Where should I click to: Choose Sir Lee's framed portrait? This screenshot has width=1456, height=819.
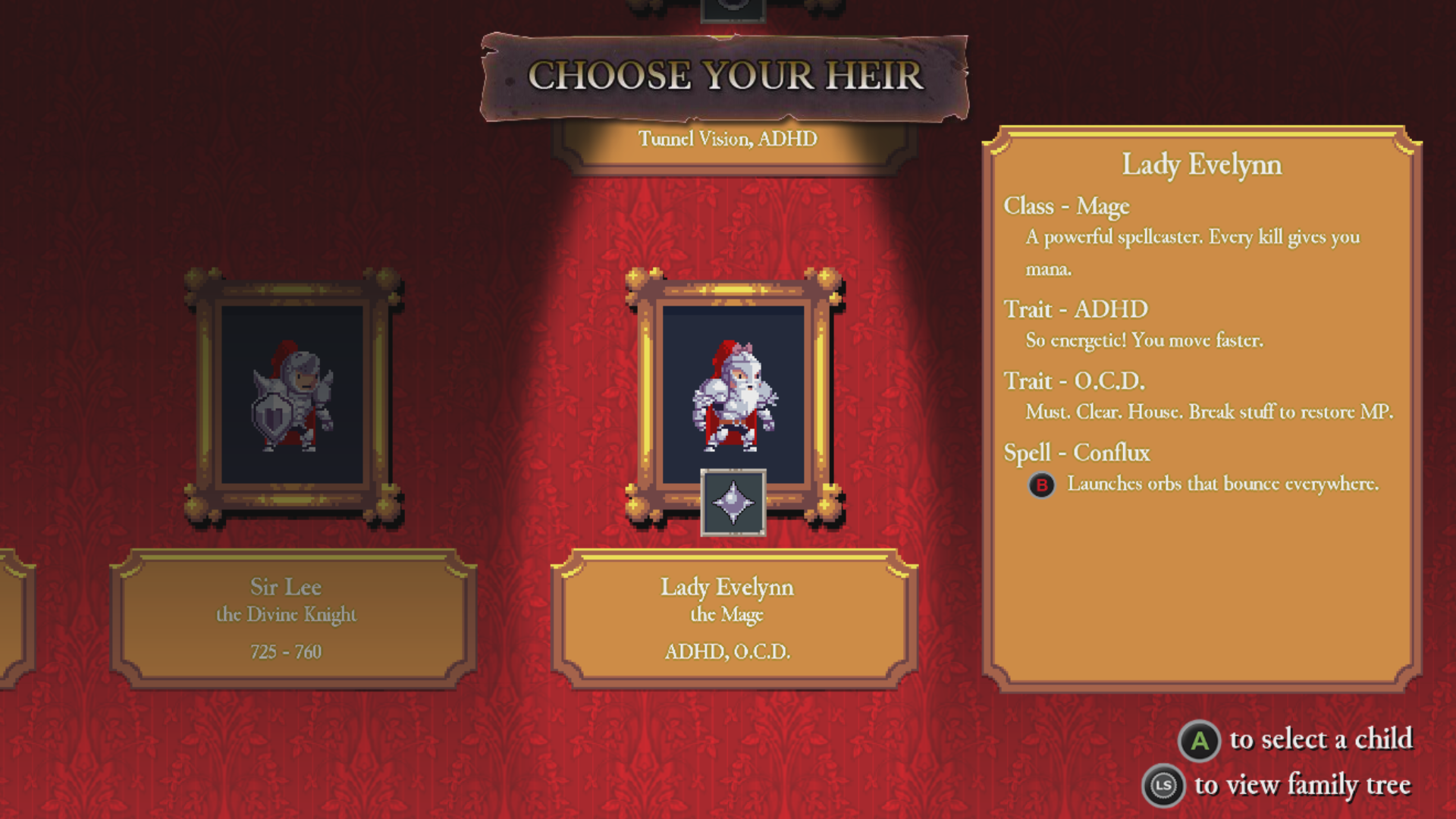pos(293,394)
